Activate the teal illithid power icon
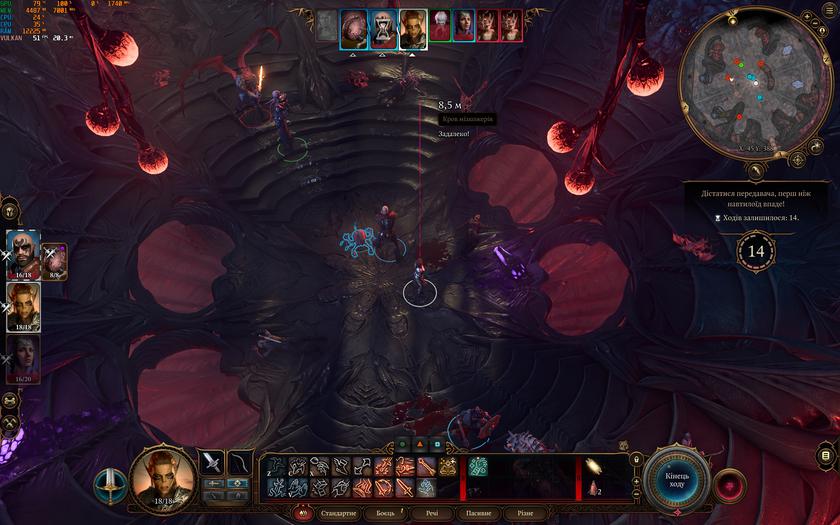This screenshot has width=840, height=525. click(x=478, y=466)
